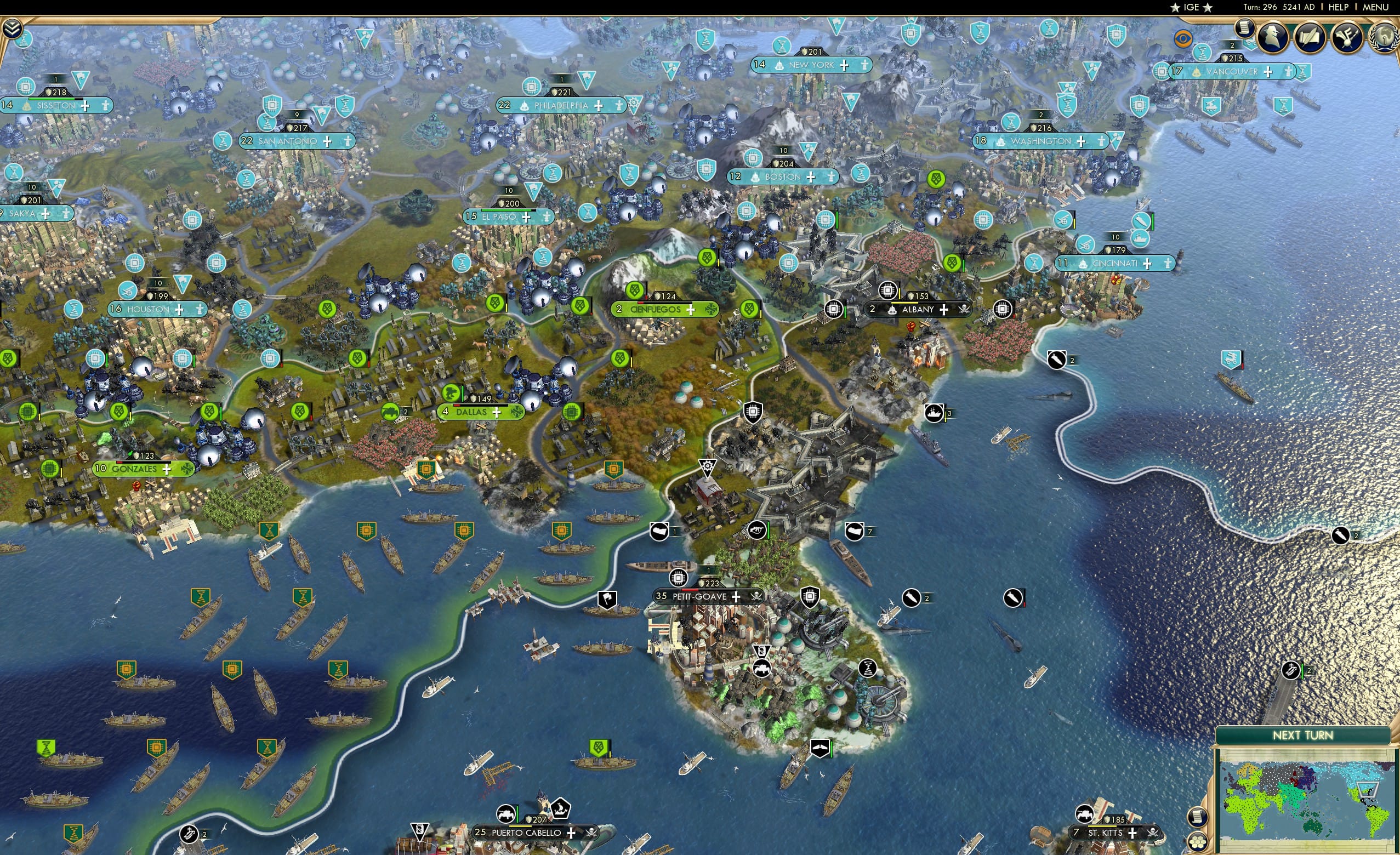The width and height of the screenshot is (1400, 855).
Task: Open production choice gear on Cienfuegos banner
Action: [712, 310]
